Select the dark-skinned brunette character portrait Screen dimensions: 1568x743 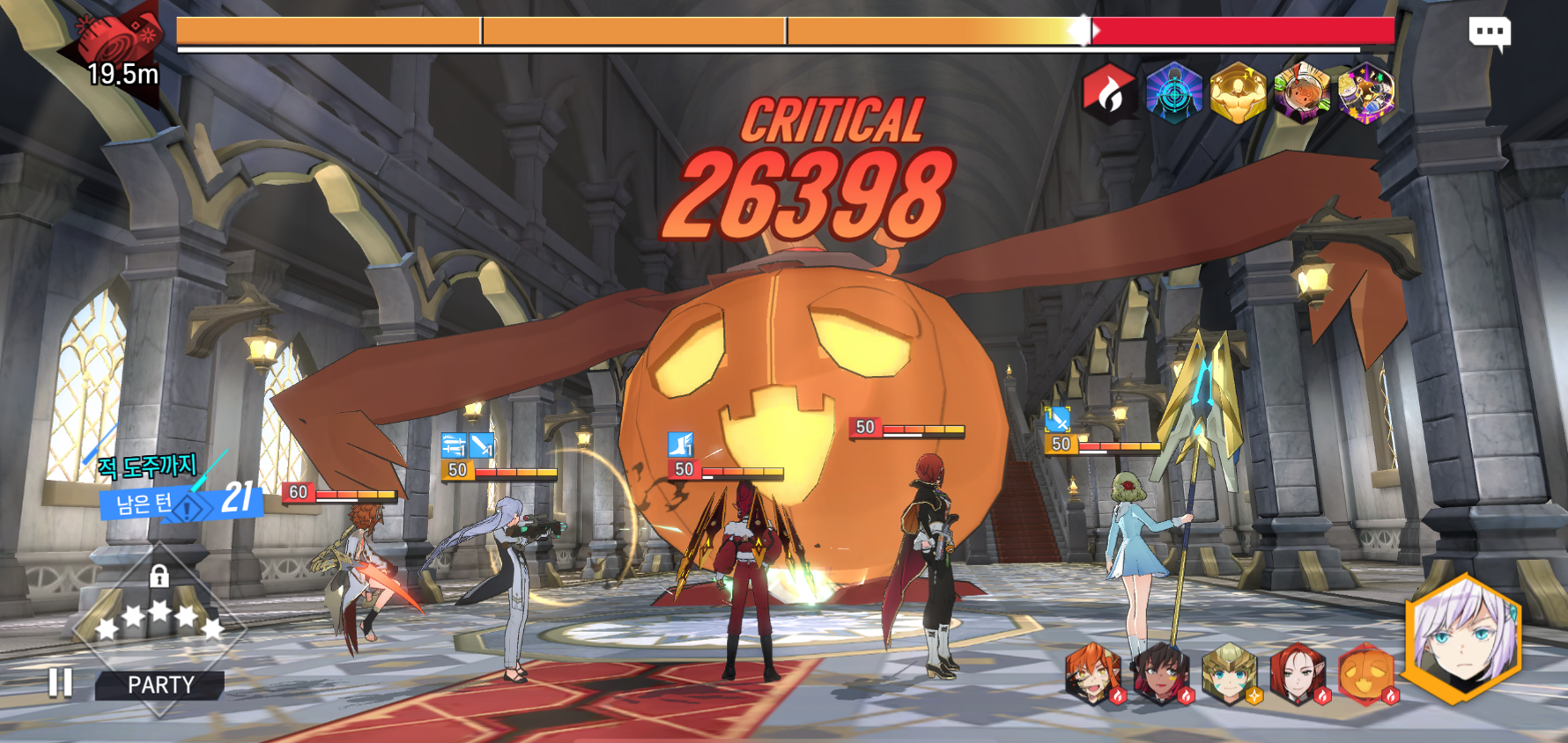pos(1161,675)
